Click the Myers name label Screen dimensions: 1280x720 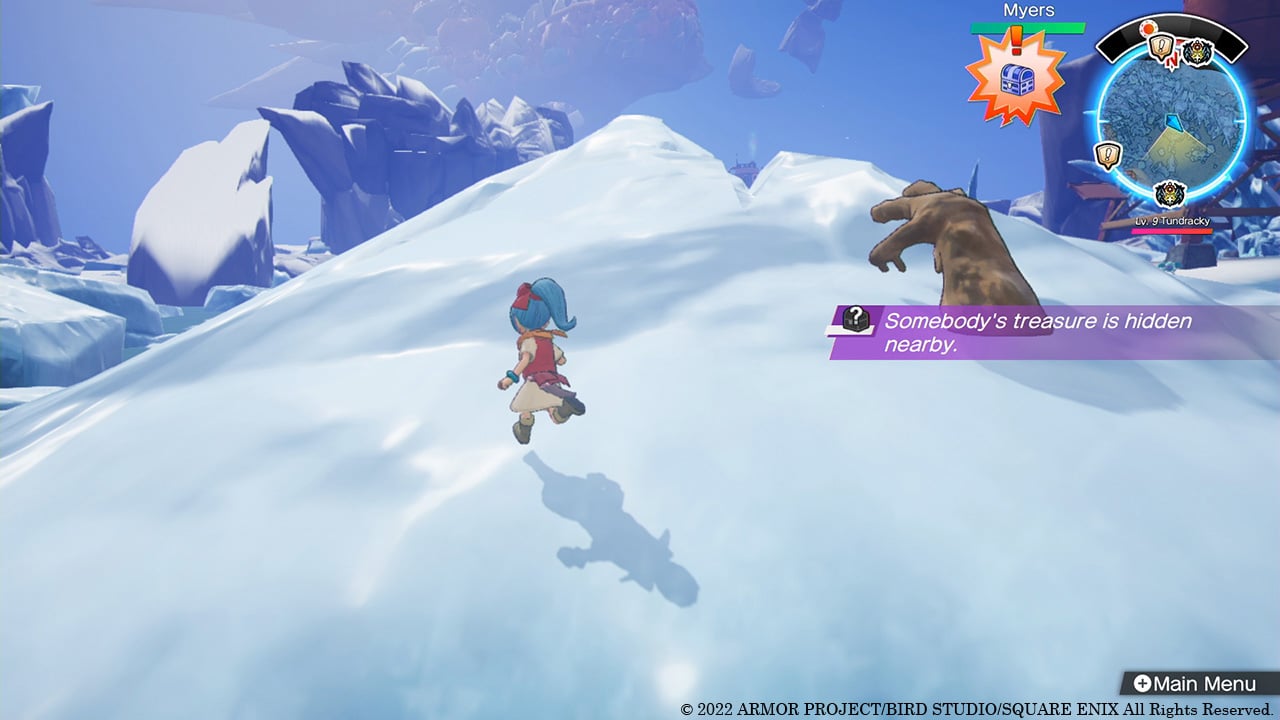1030,10
